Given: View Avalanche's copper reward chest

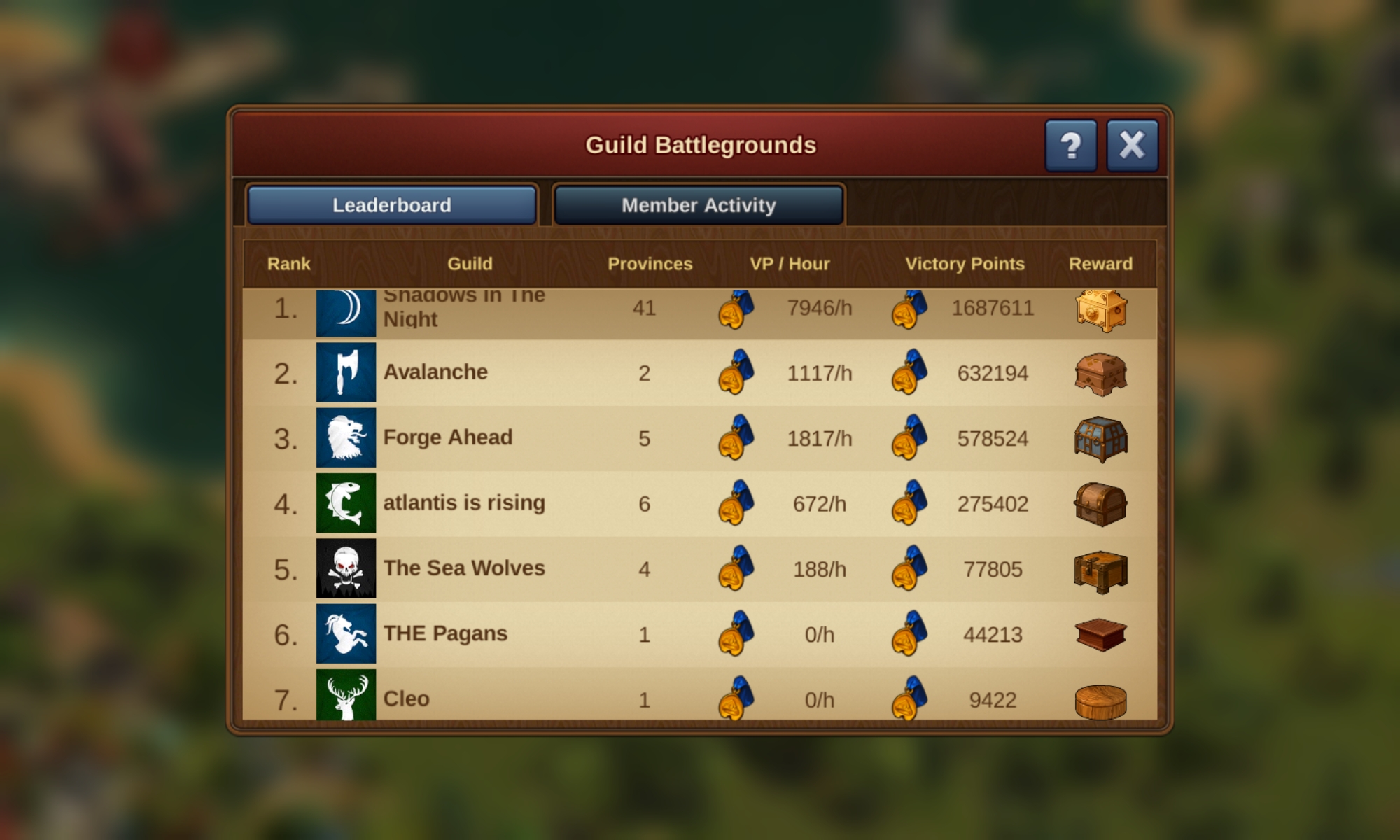Looking at the screenshot, I should pos(1100,374).
